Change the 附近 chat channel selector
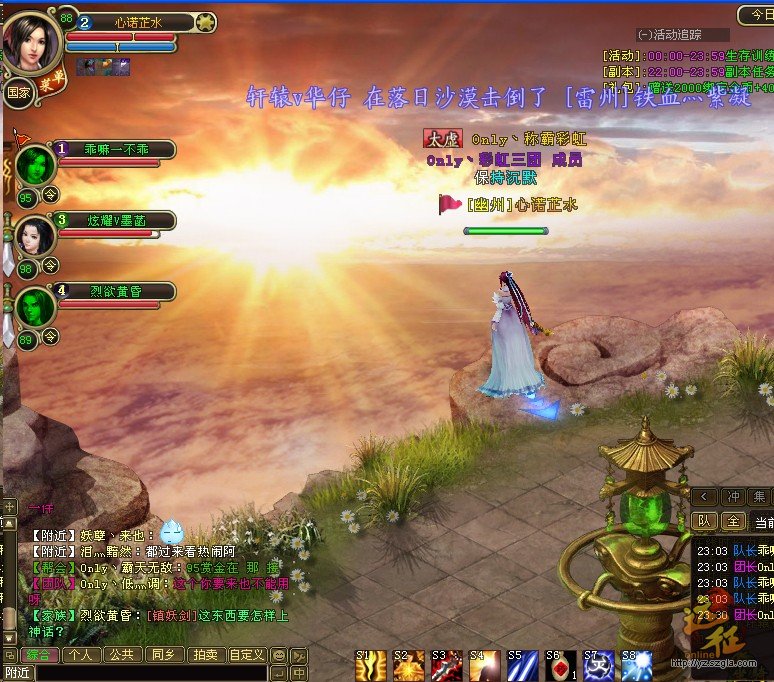This screenshot has height=682, width=774. coord(18,673)
